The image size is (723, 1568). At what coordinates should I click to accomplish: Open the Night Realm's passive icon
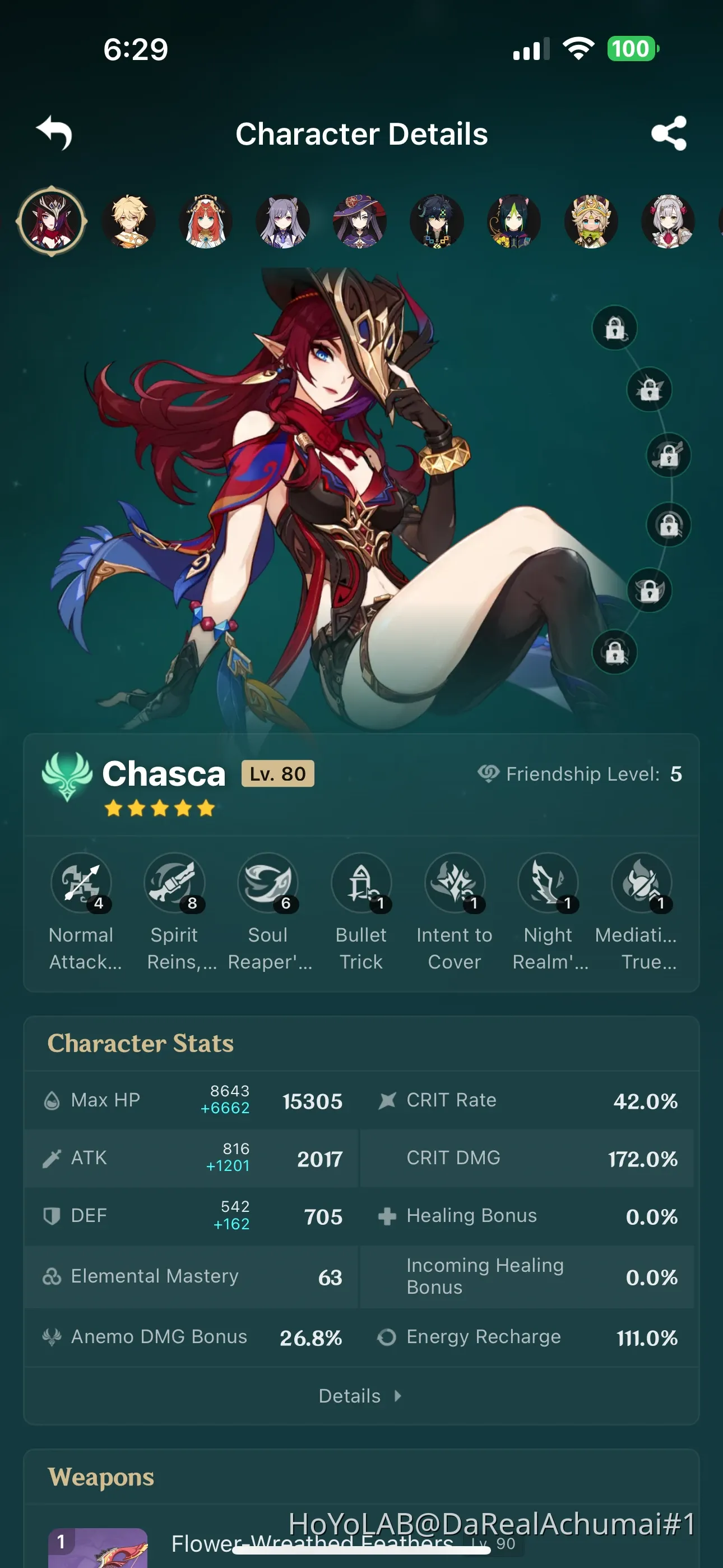(547, 884)
